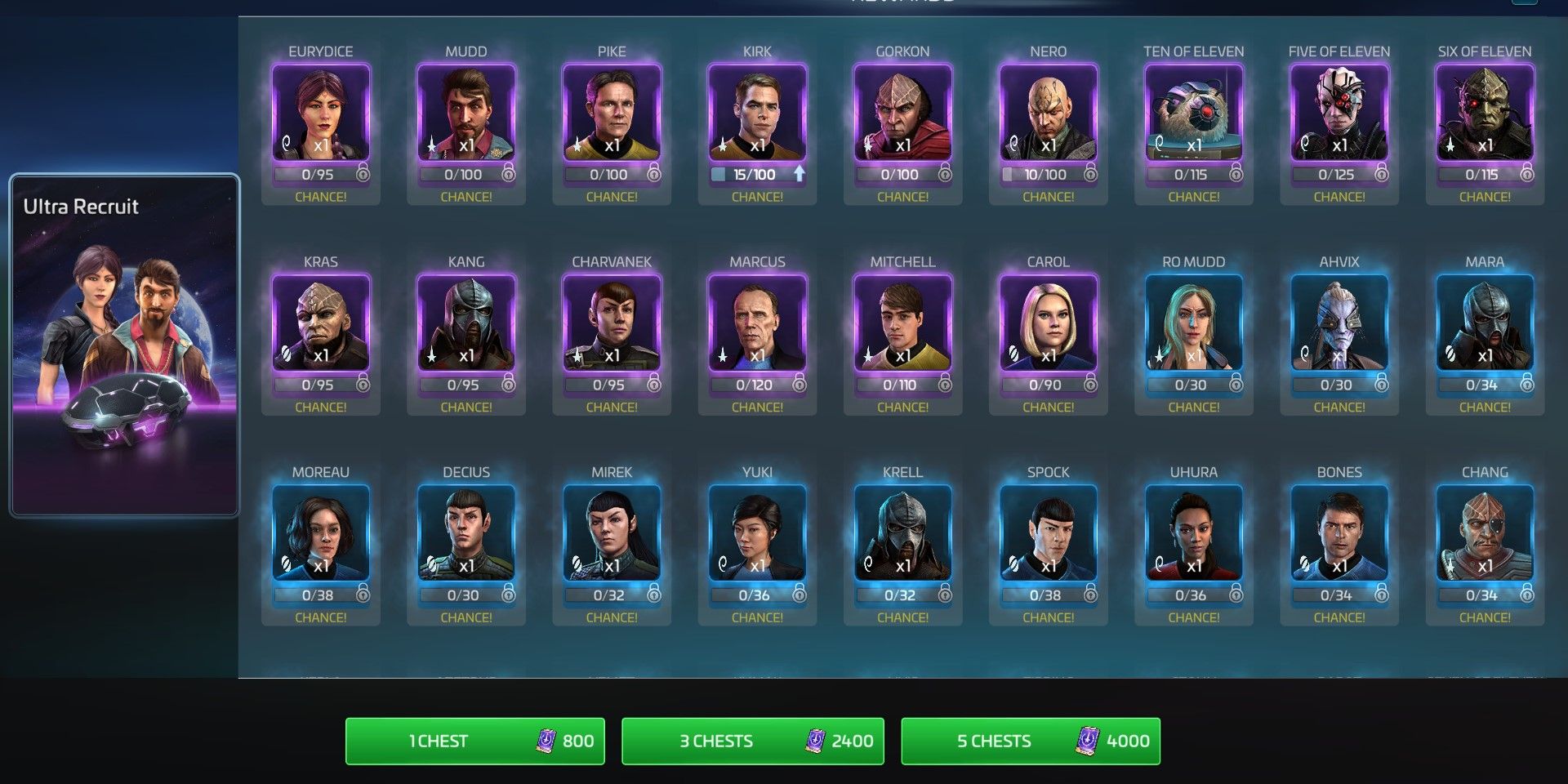
Task: Select the Marcus officer card
Action: point(757,323)
